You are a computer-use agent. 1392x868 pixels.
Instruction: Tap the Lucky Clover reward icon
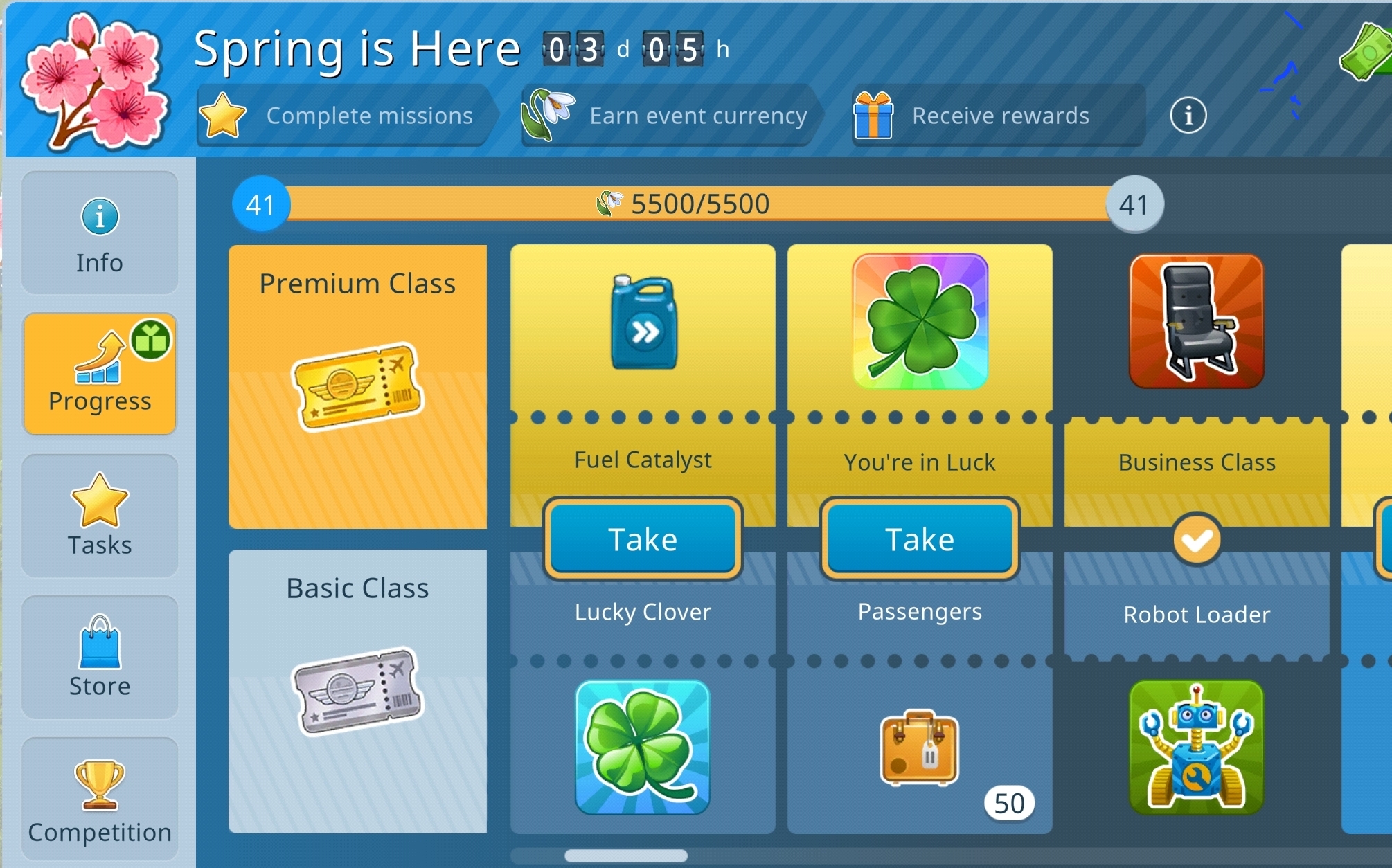coord(643,748)
